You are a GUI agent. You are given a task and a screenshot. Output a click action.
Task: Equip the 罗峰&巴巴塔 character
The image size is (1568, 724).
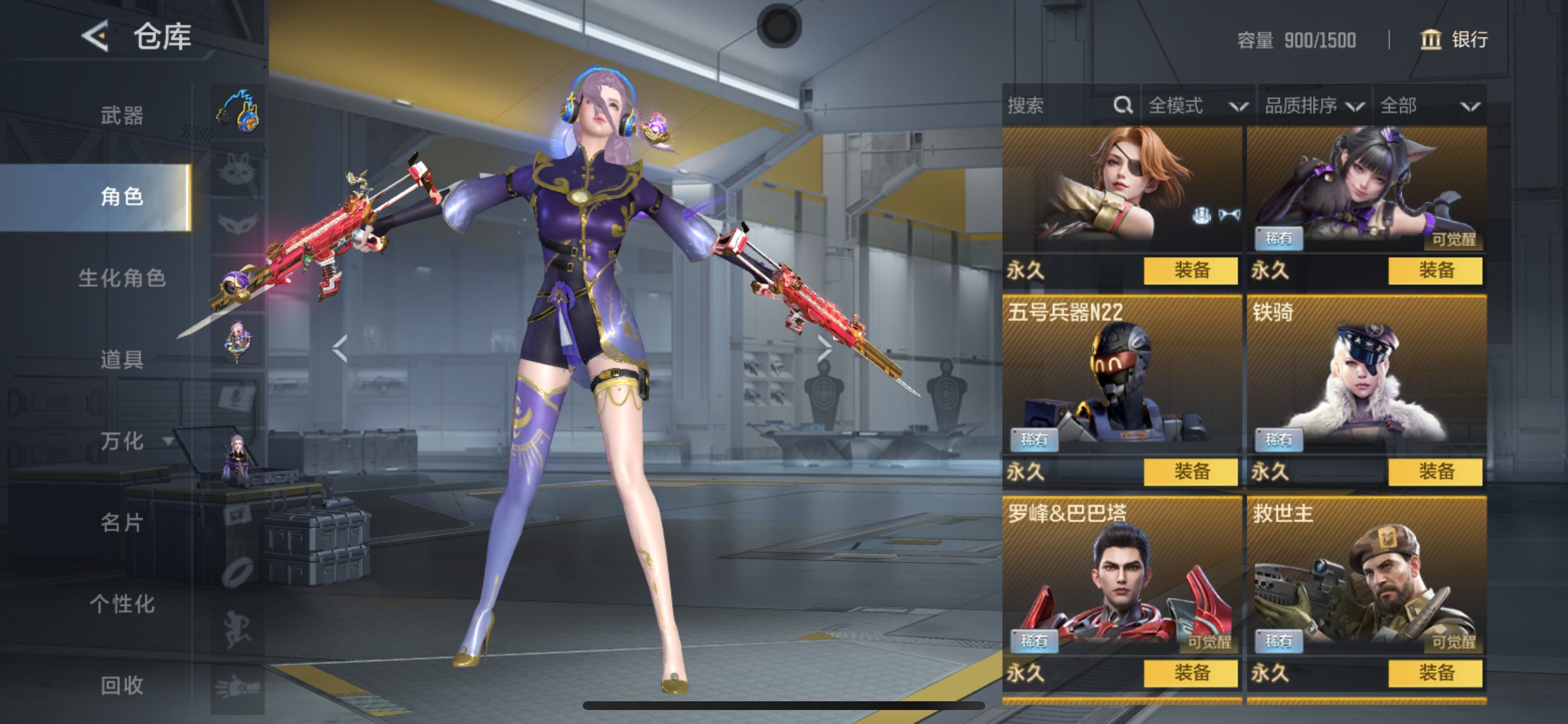(x=1190, y=672)
